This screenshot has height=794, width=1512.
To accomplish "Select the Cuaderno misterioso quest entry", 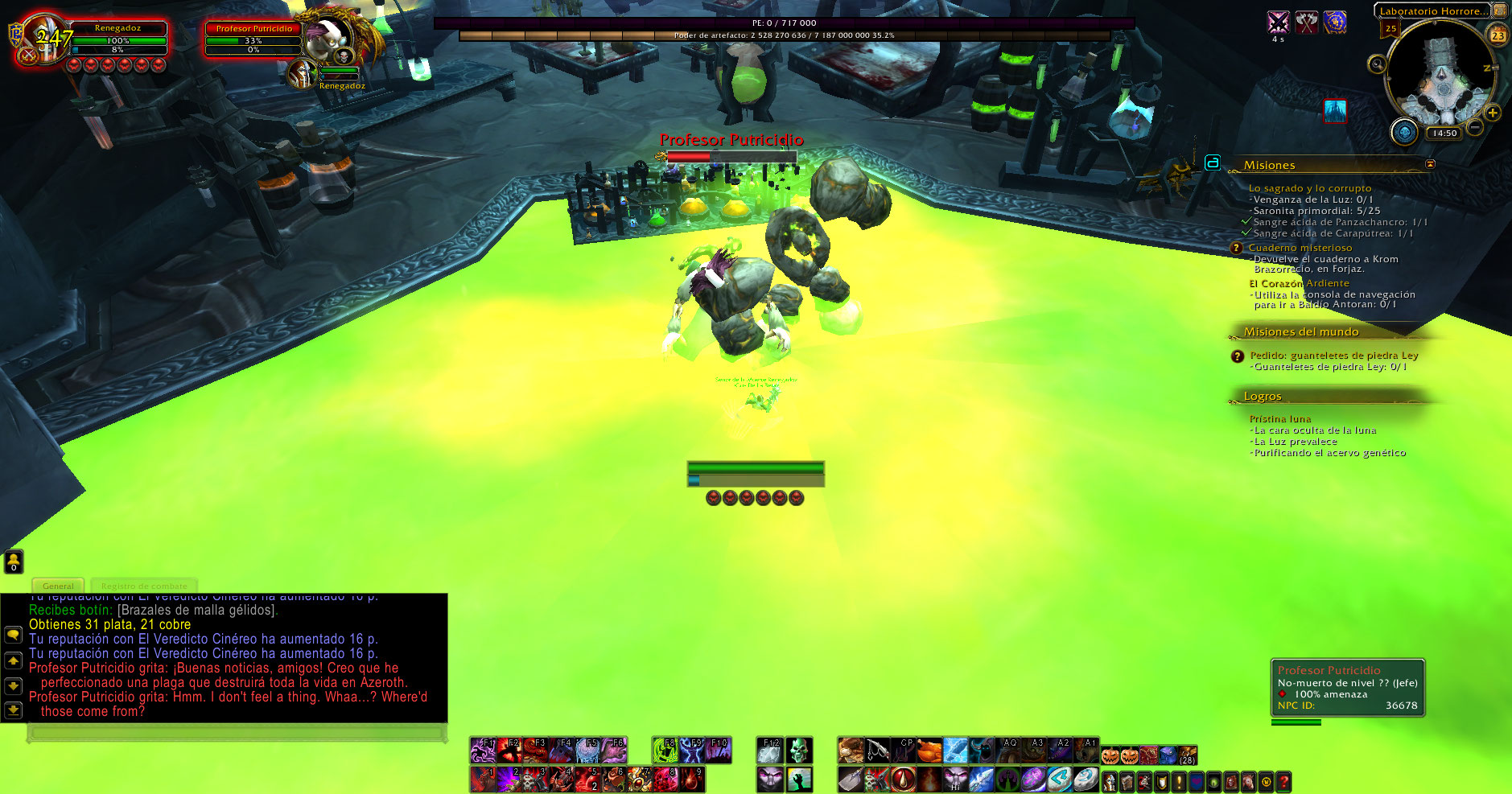I will (1300, 248).
